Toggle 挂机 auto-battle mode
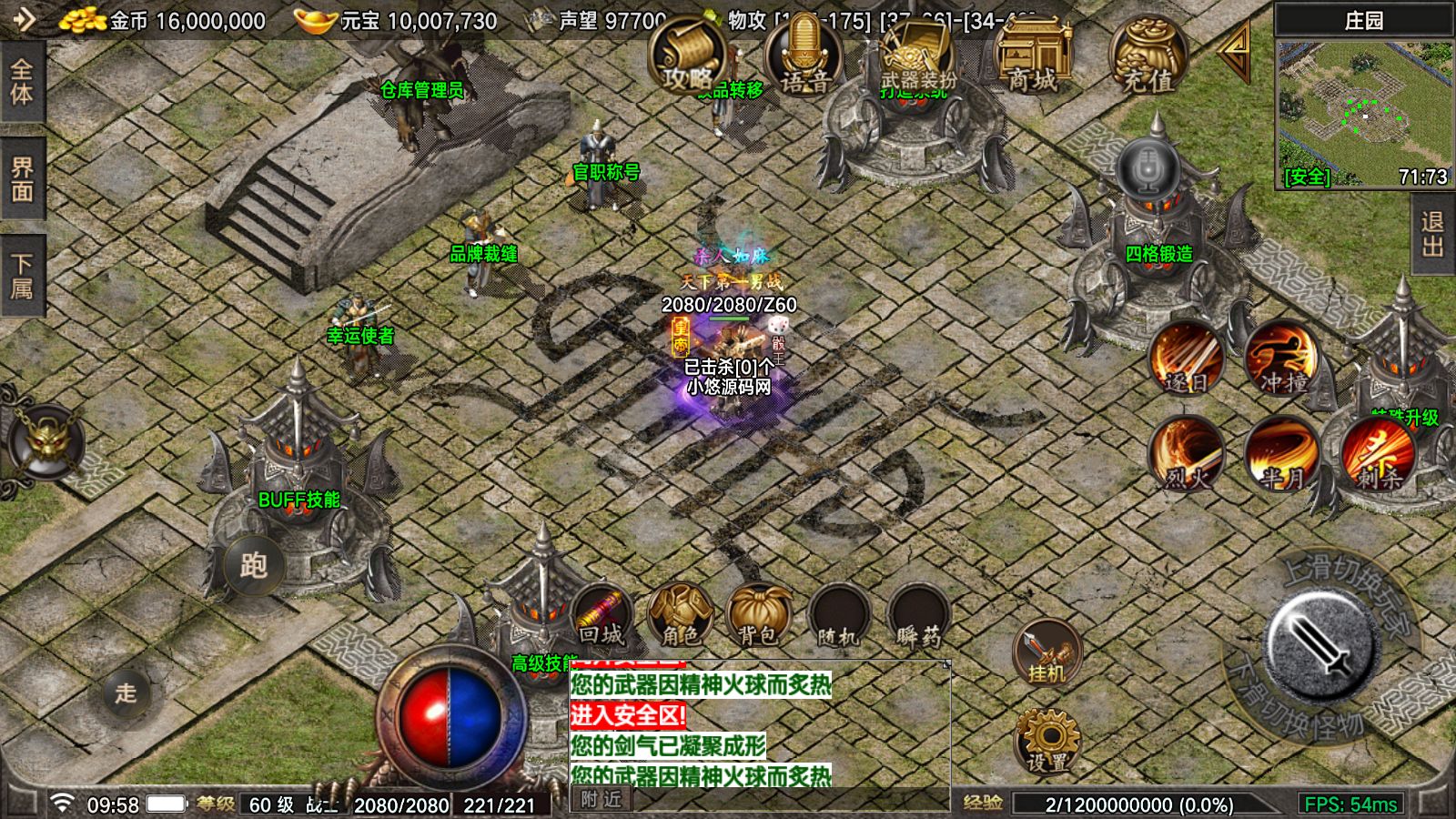Viewport: 1456px width, 819px height. point(1046,652)
